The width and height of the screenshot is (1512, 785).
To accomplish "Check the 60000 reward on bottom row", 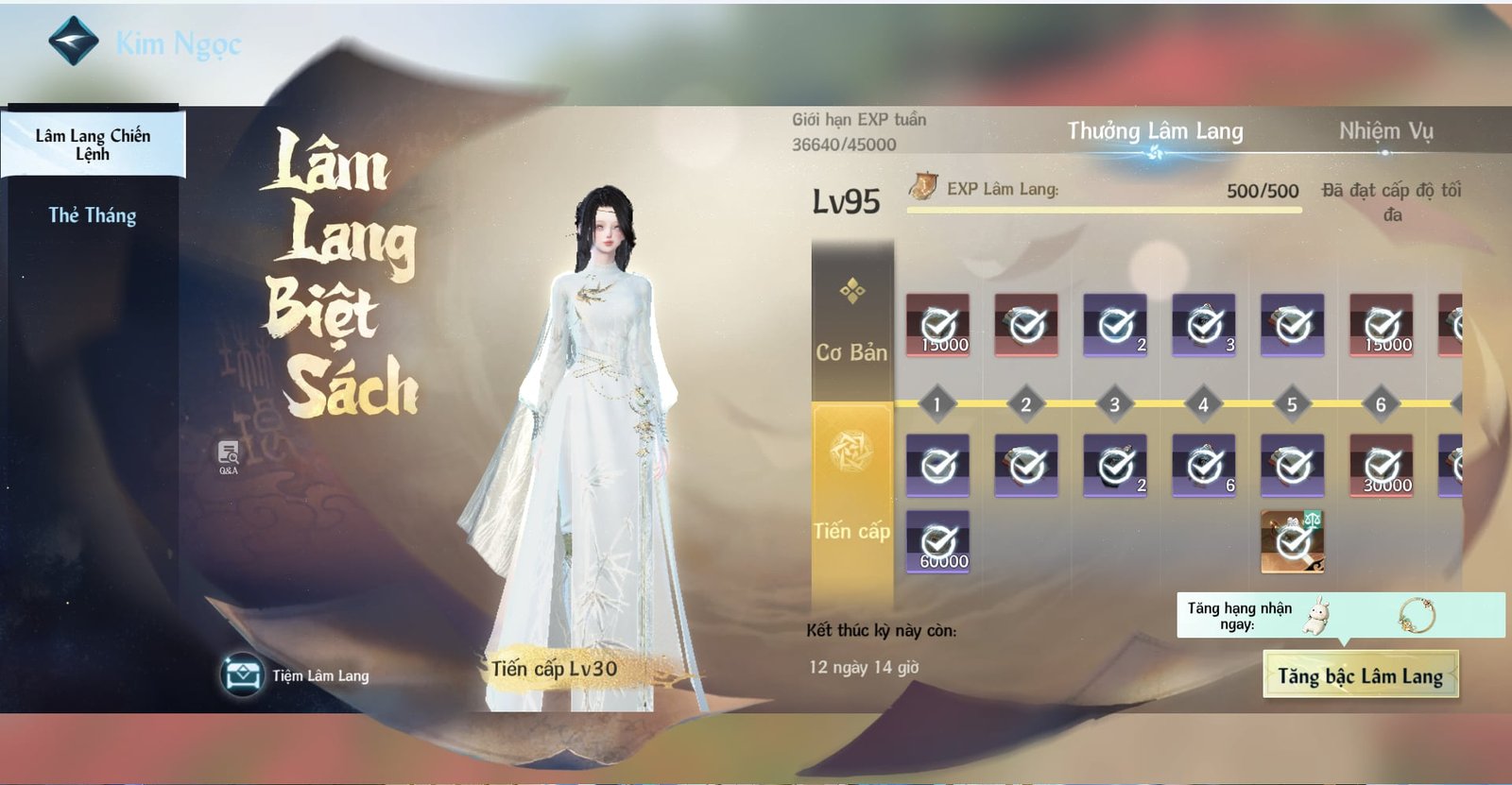I will coord(936,543).
